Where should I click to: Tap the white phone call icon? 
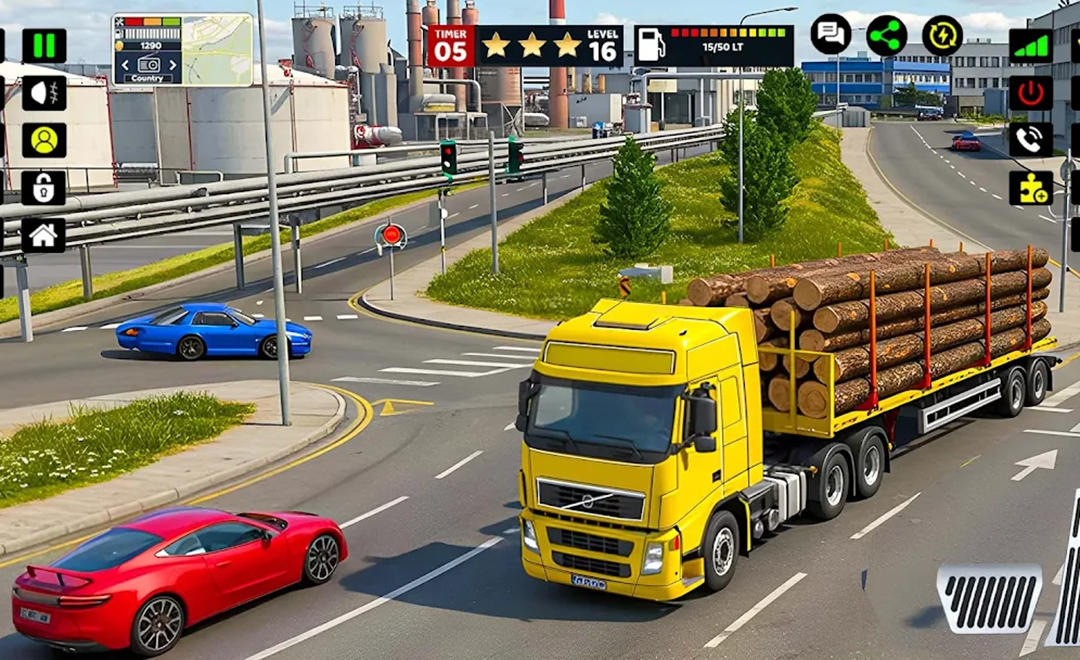click(1030, 140)
